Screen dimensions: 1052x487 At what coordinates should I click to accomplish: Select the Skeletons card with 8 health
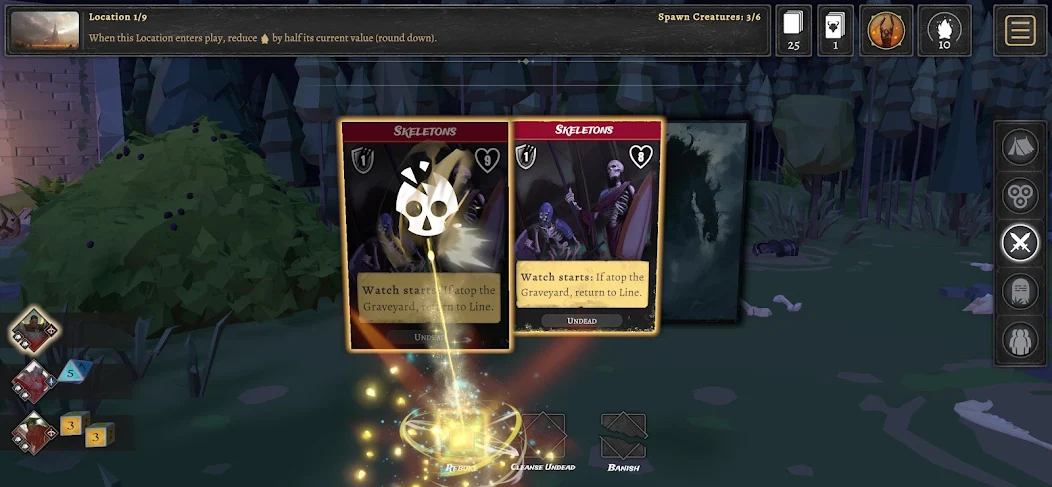[x=587, y=226]
